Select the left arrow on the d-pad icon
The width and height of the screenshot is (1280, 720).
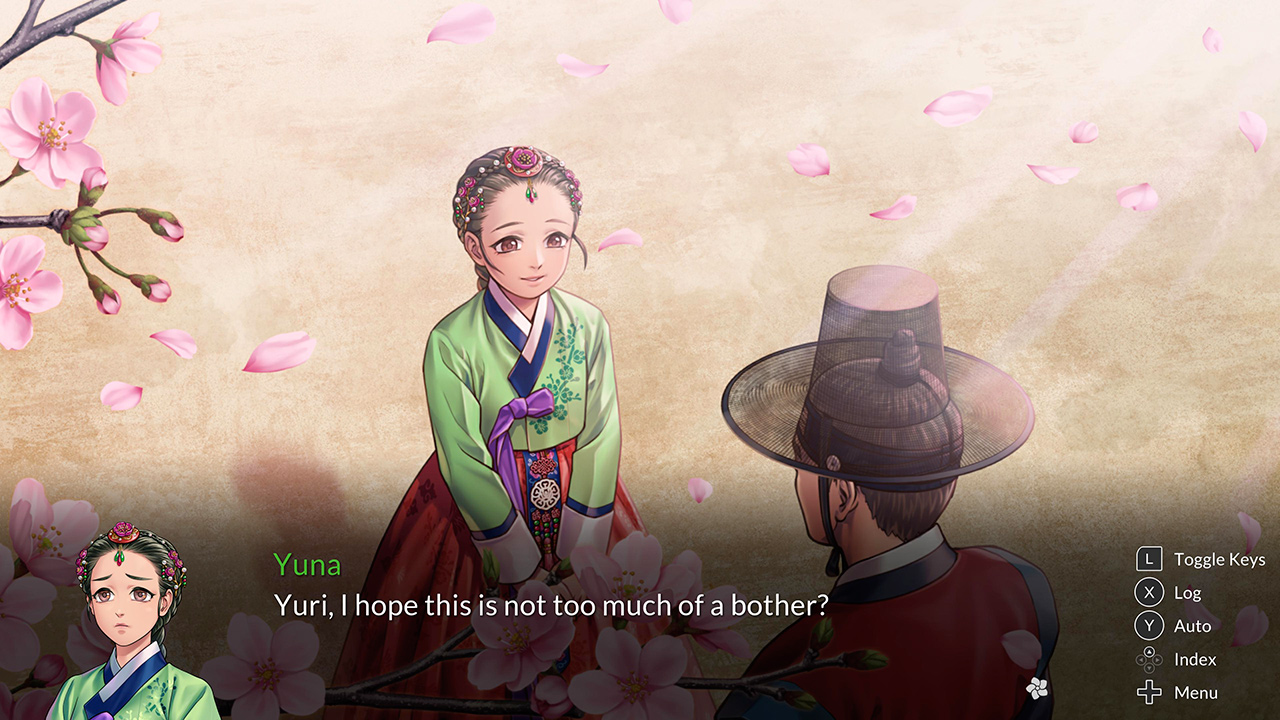coord(1141,659)
